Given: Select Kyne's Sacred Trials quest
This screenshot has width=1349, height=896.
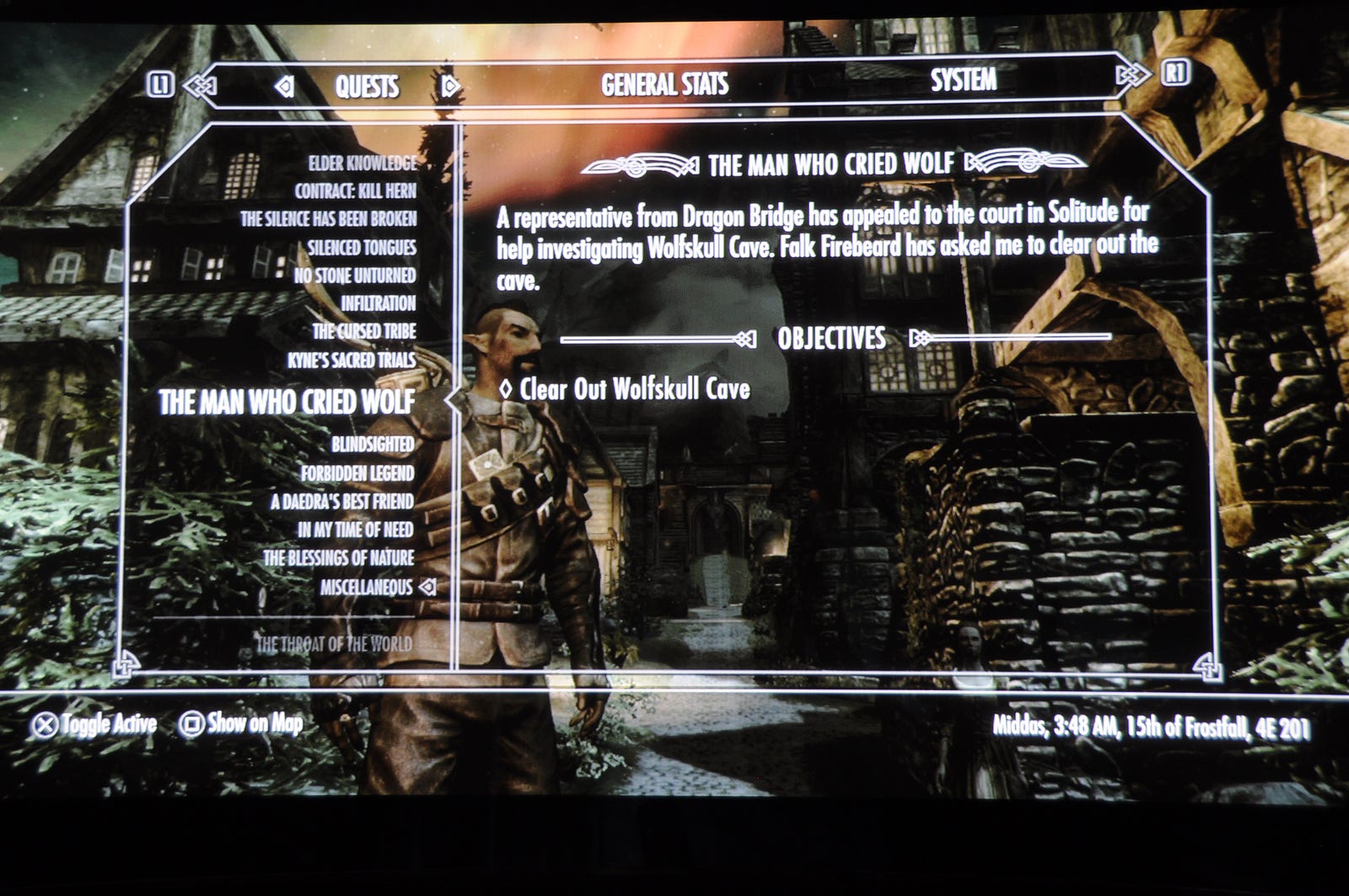Looking at the screenshot, I should (351, 360).
